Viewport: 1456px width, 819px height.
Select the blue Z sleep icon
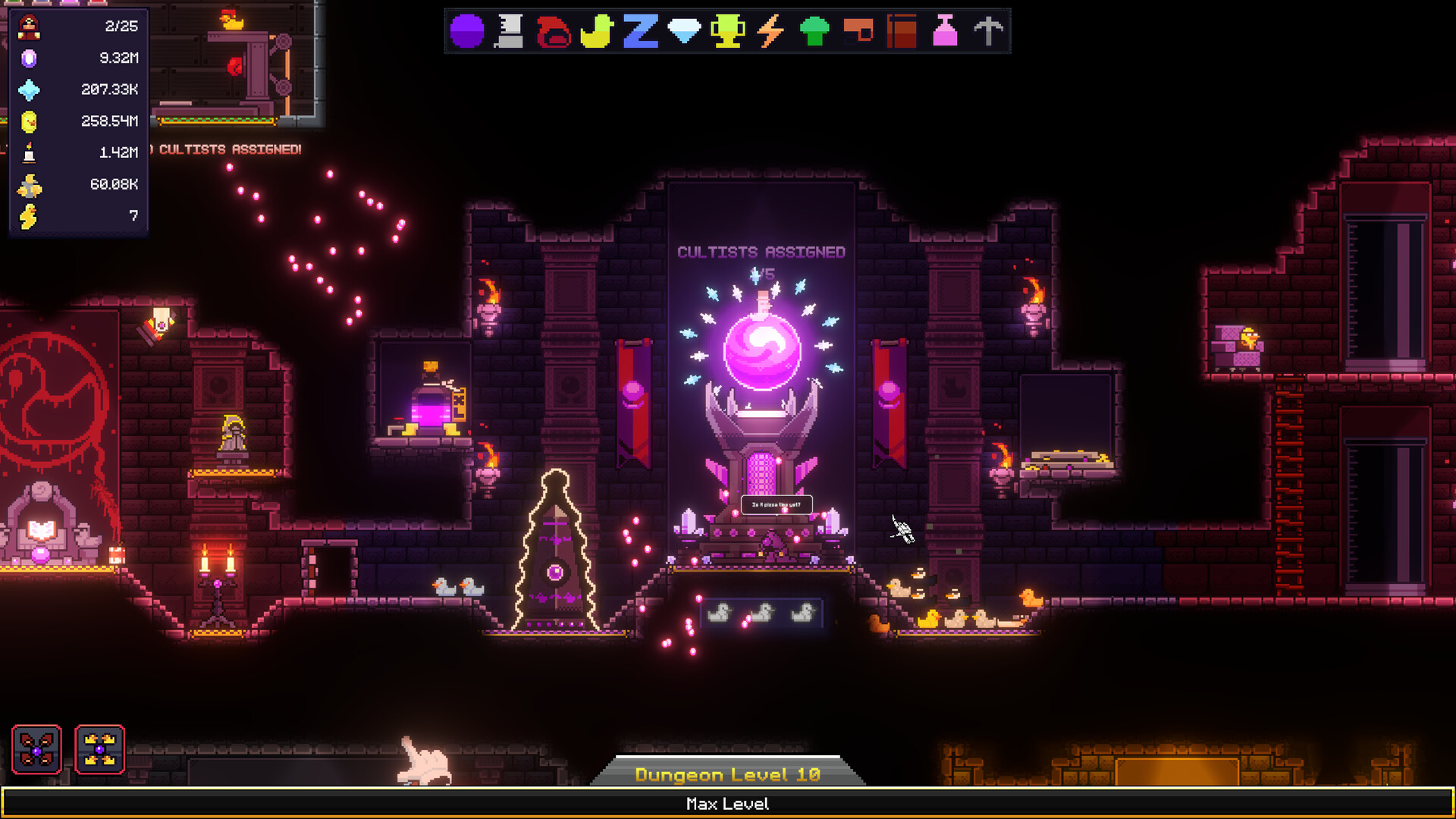[x=640, y=32]
